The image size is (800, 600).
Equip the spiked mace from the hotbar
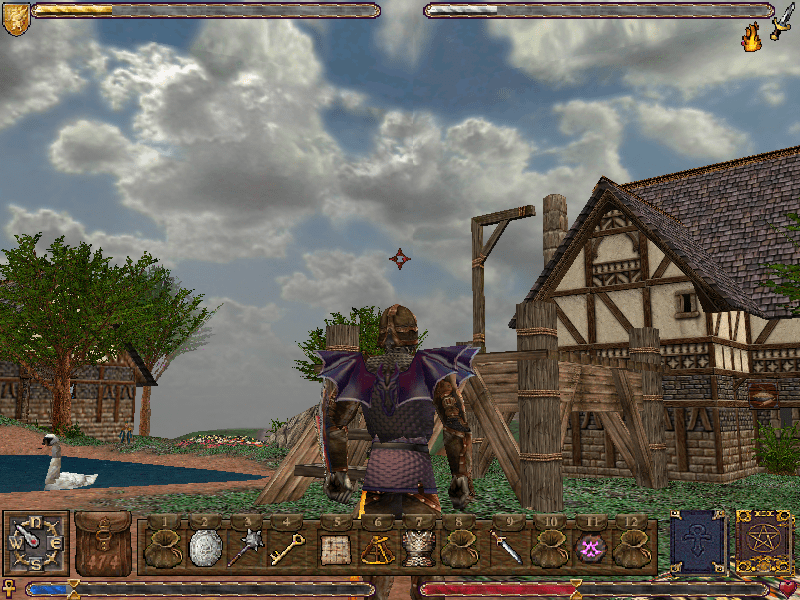pos(245,547)
